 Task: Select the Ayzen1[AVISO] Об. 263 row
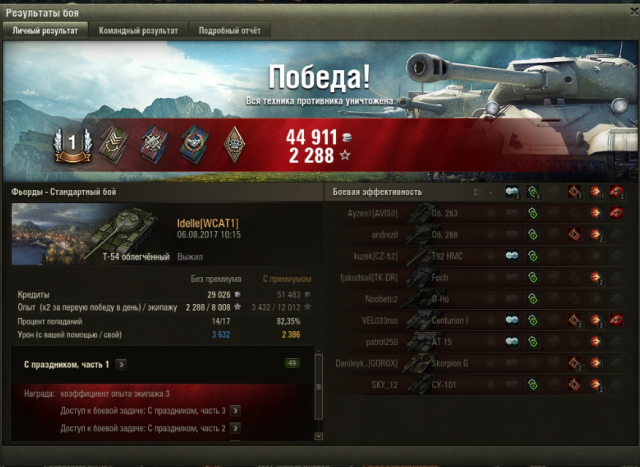click(480, 212)
